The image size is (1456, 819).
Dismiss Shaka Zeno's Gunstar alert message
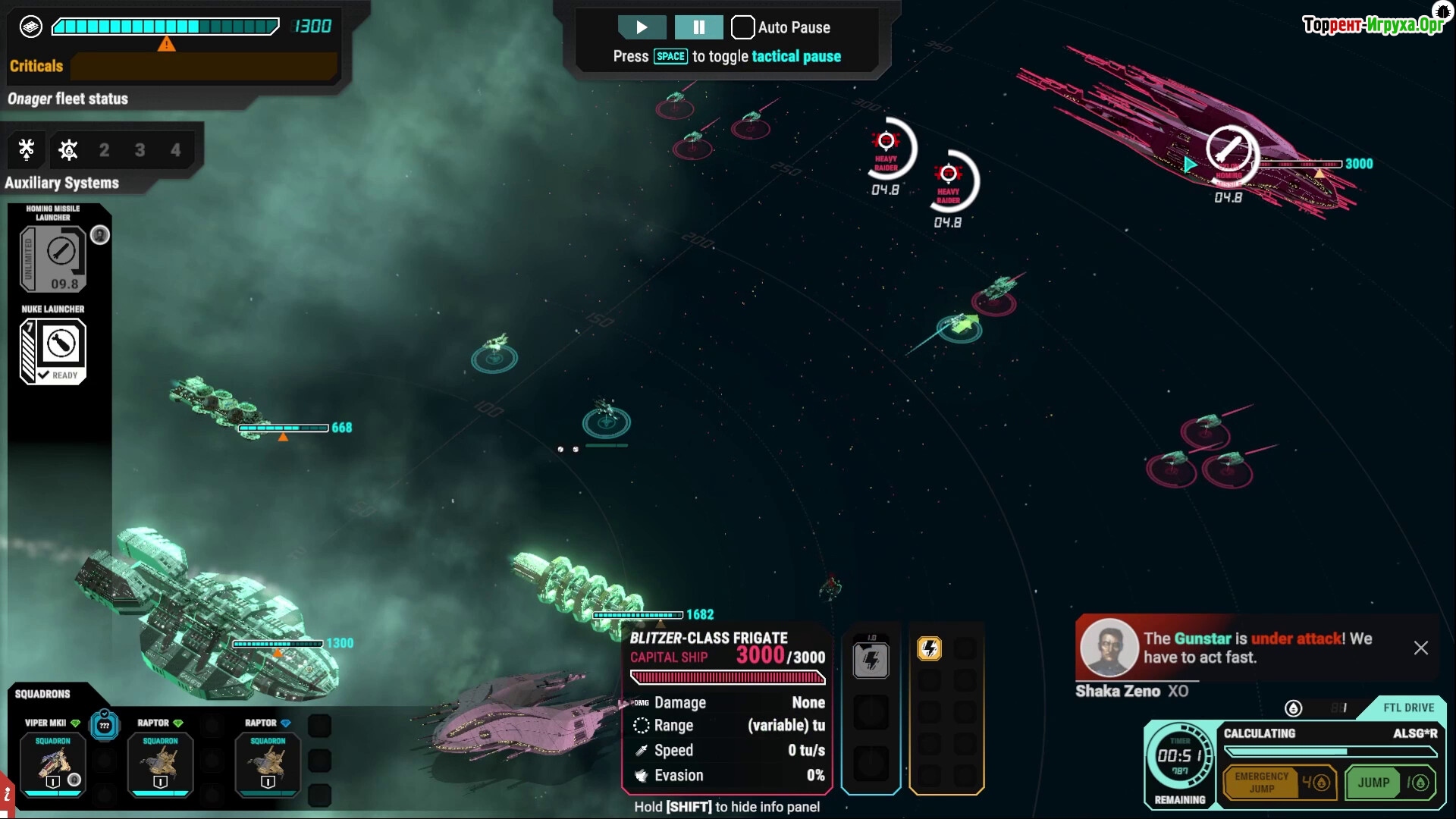click(x=1420, y=648)
